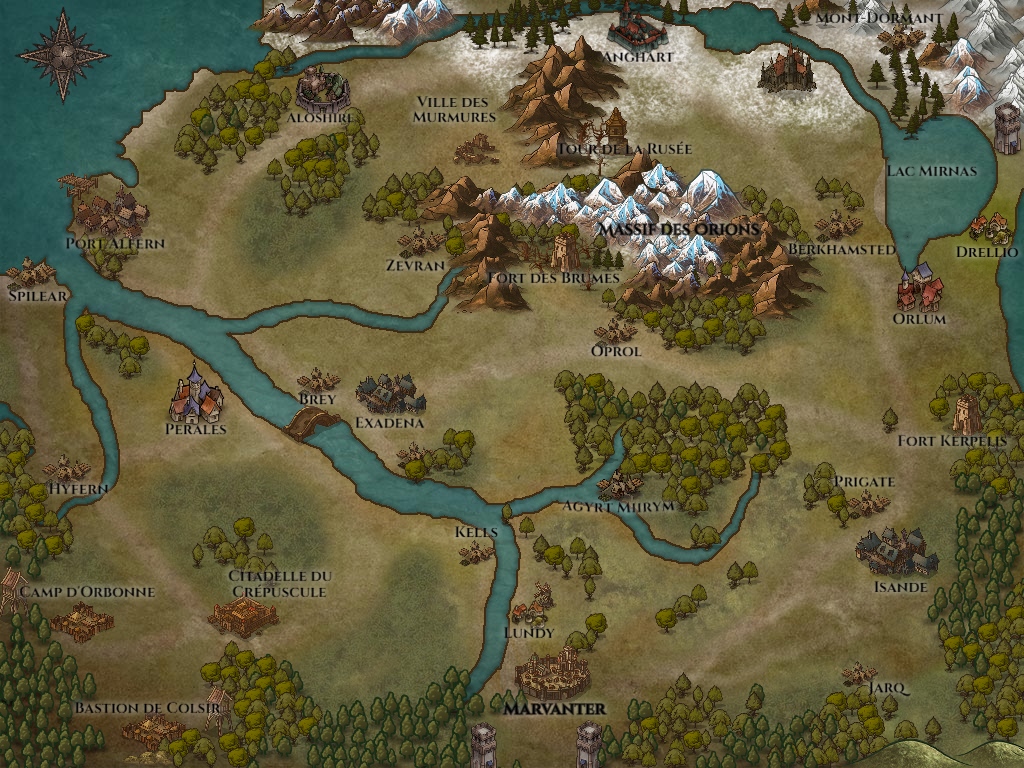Select the town of Perales
This screenshot has height=768, width=1024.
pos(196,397)
